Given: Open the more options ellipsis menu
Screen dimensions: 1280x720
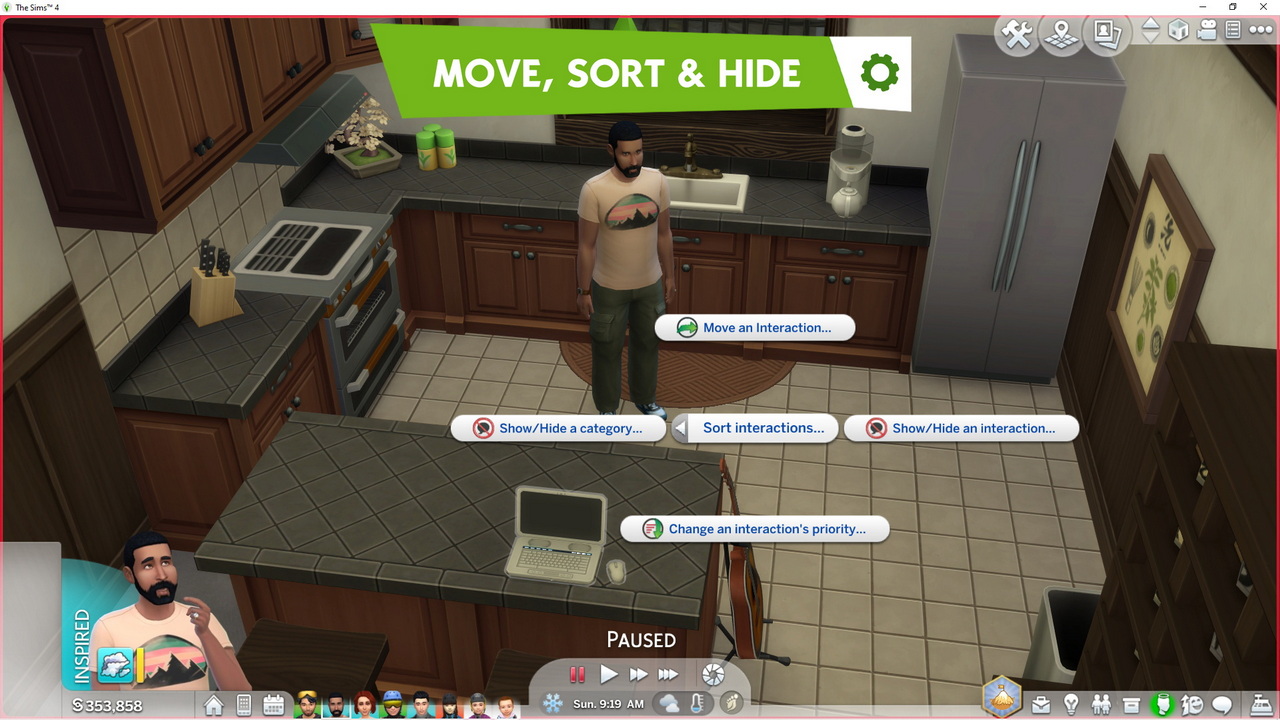Looking at the screenshot, I should [1259, 31].
